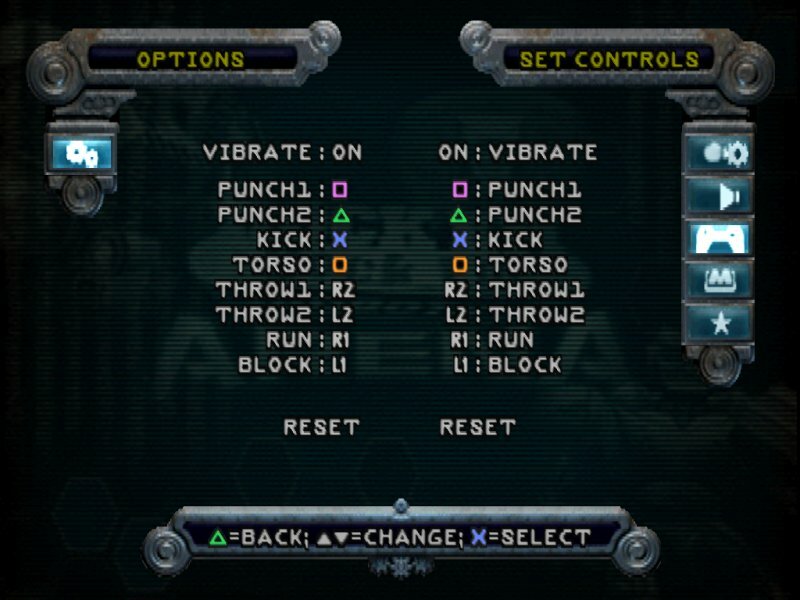This screenshot has height=600, width=800.
Task: Click the Options gears icon
Action: (81, 153)
